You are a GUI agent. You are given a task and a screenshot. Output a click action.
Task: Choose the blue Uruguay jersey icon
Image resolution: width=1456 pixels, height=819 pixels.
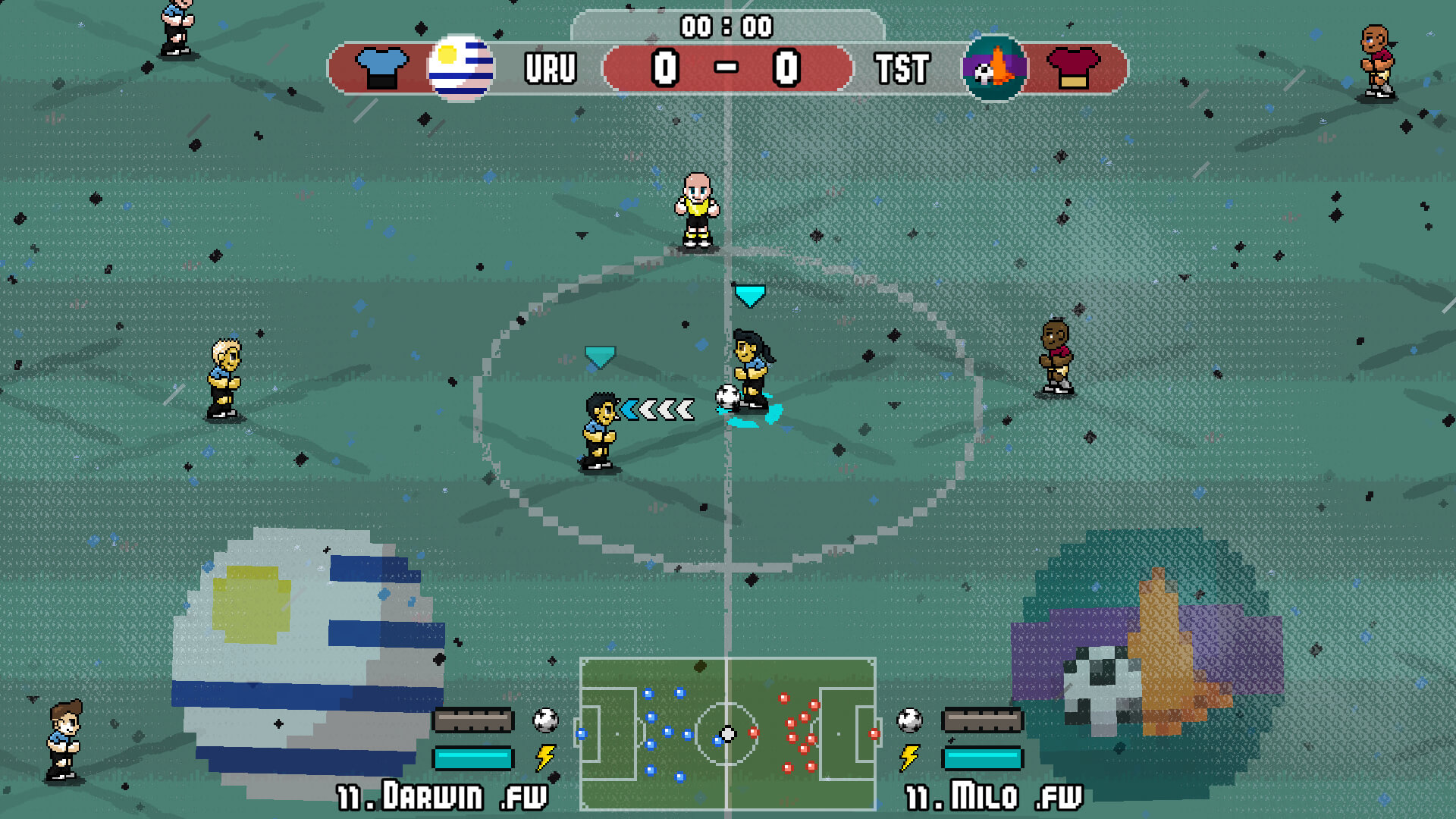pos(381,68)
